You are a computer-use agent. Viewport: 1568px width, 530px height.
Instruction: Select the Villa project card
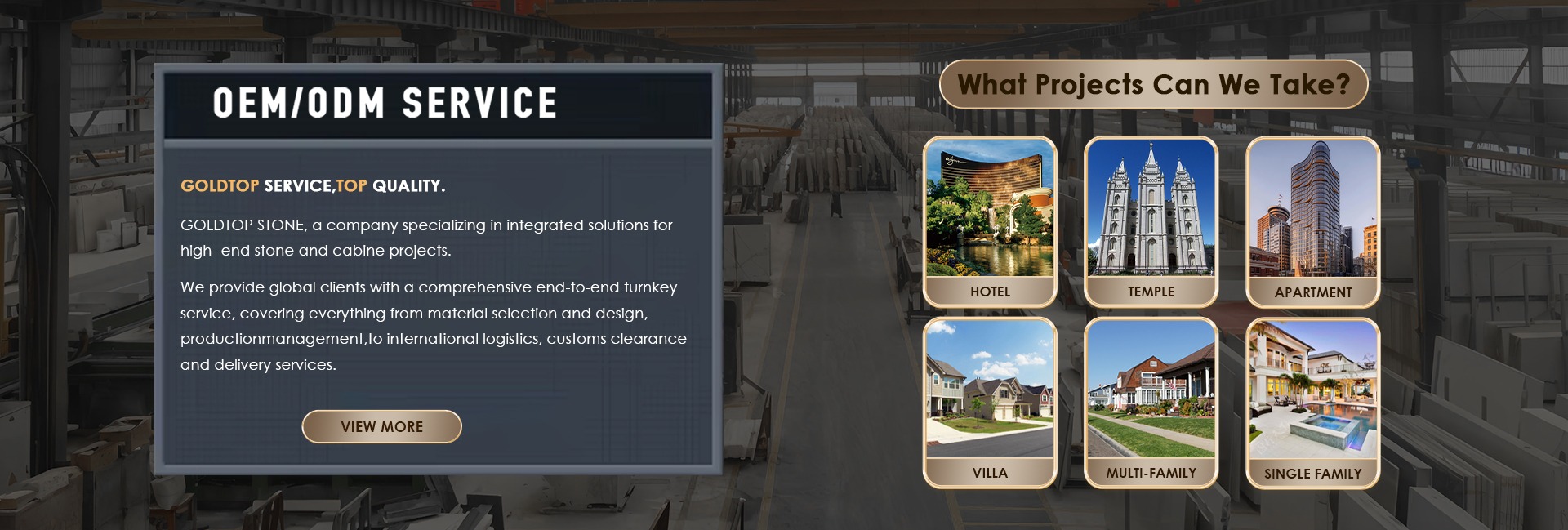990,403
